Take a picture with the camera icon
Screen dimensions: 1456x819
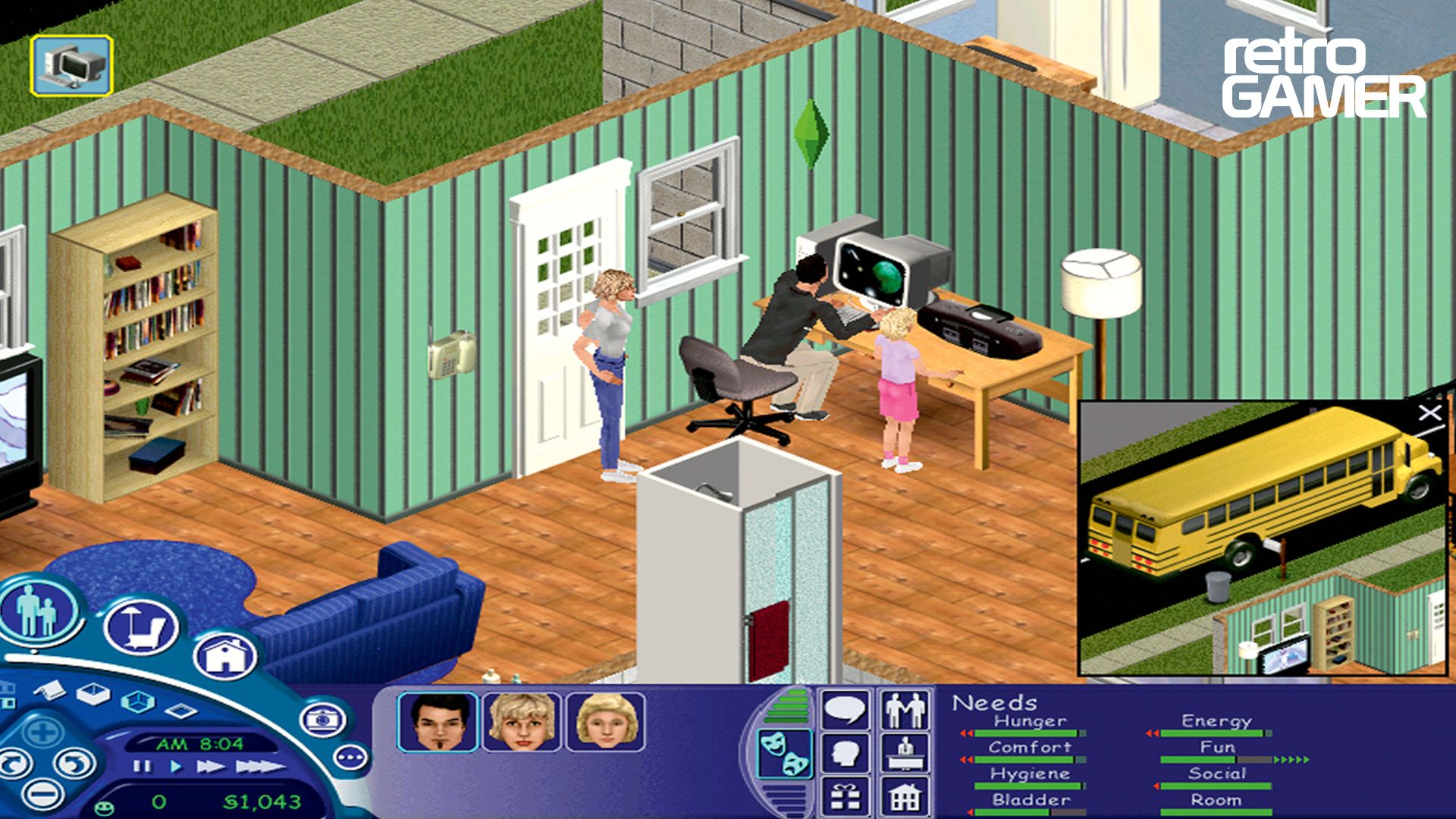pos(323,719)
